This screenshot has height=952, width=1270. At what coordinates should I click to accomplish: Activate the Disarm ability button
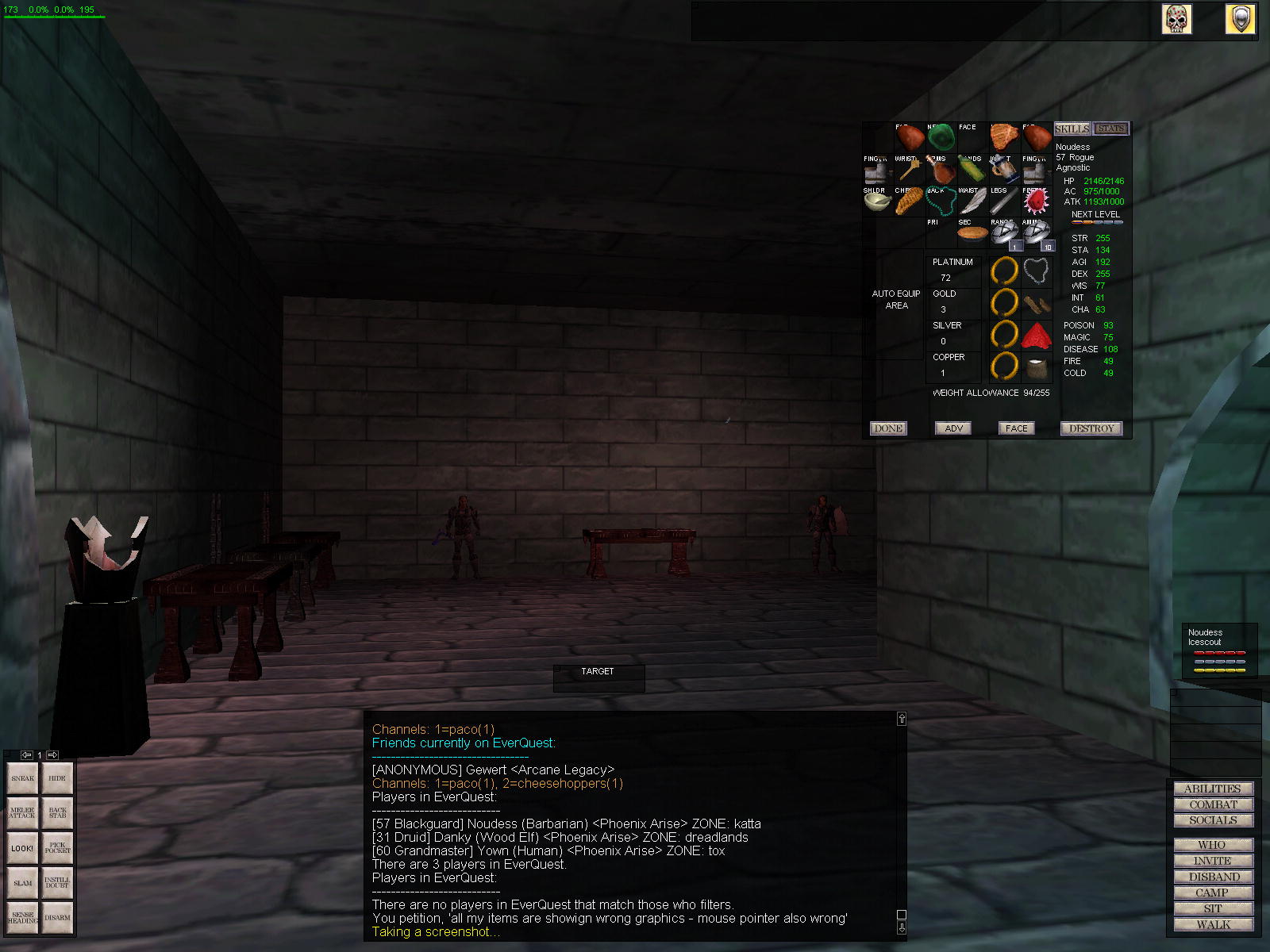tap(57, 918)
